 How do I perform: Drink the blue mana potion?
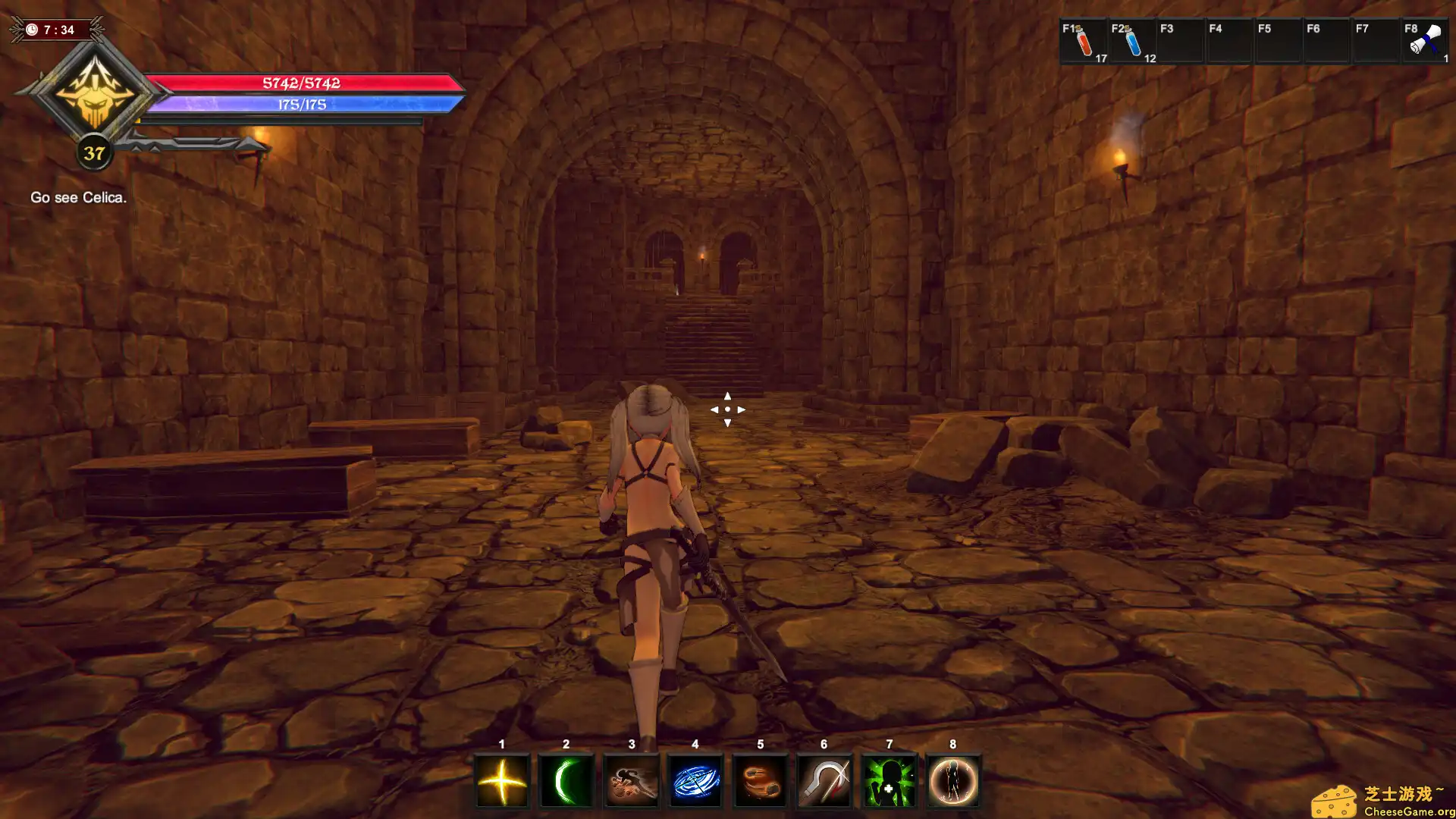point(1132,42)
